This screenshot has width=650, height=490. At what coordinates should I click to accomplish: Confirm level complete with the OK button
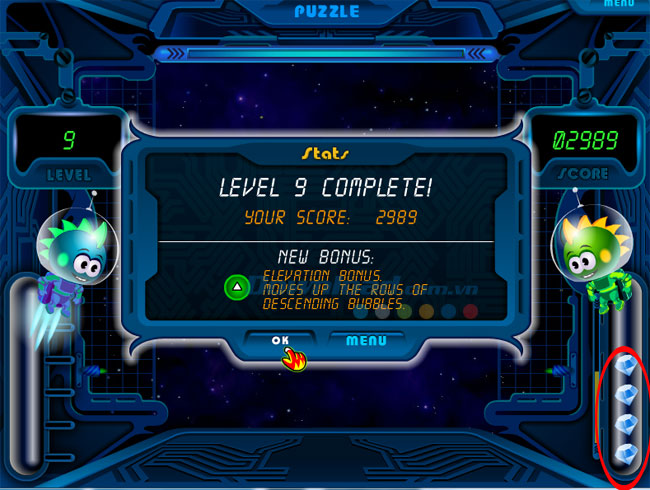pos(281,341)
